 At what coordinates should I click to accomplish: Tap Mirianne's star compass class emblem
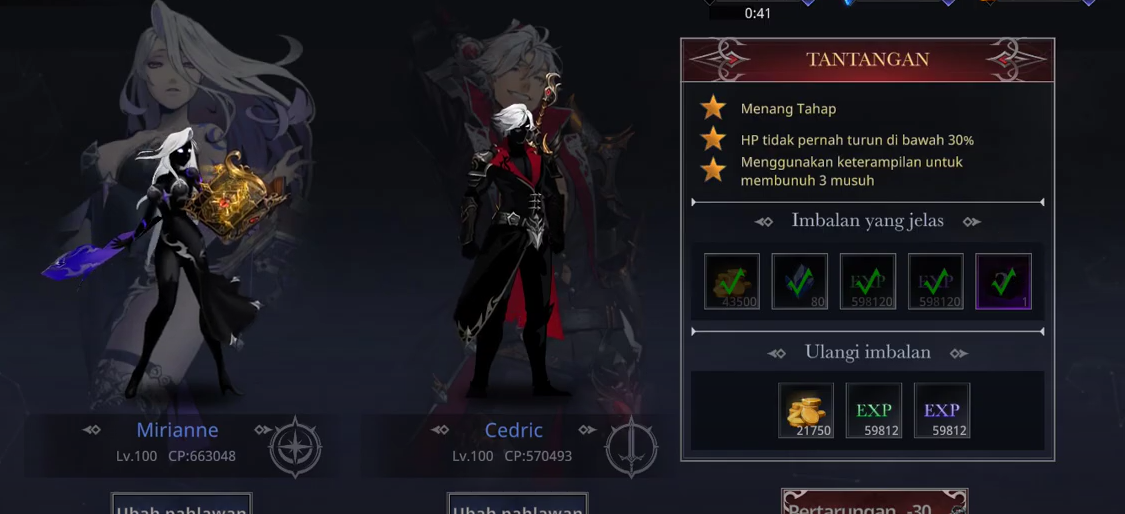295,447
